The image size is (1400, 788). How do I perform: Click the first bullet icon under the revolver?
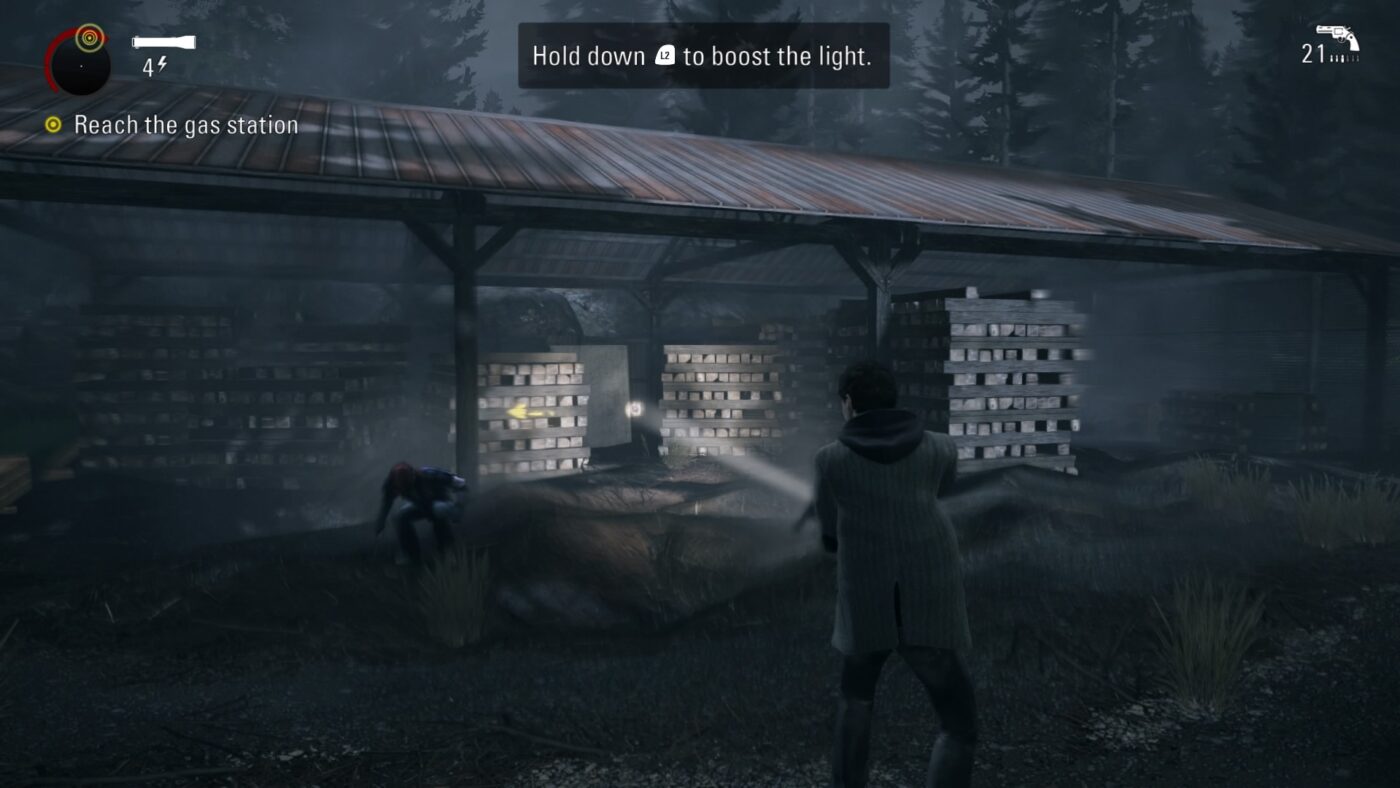click(1332, 58)
